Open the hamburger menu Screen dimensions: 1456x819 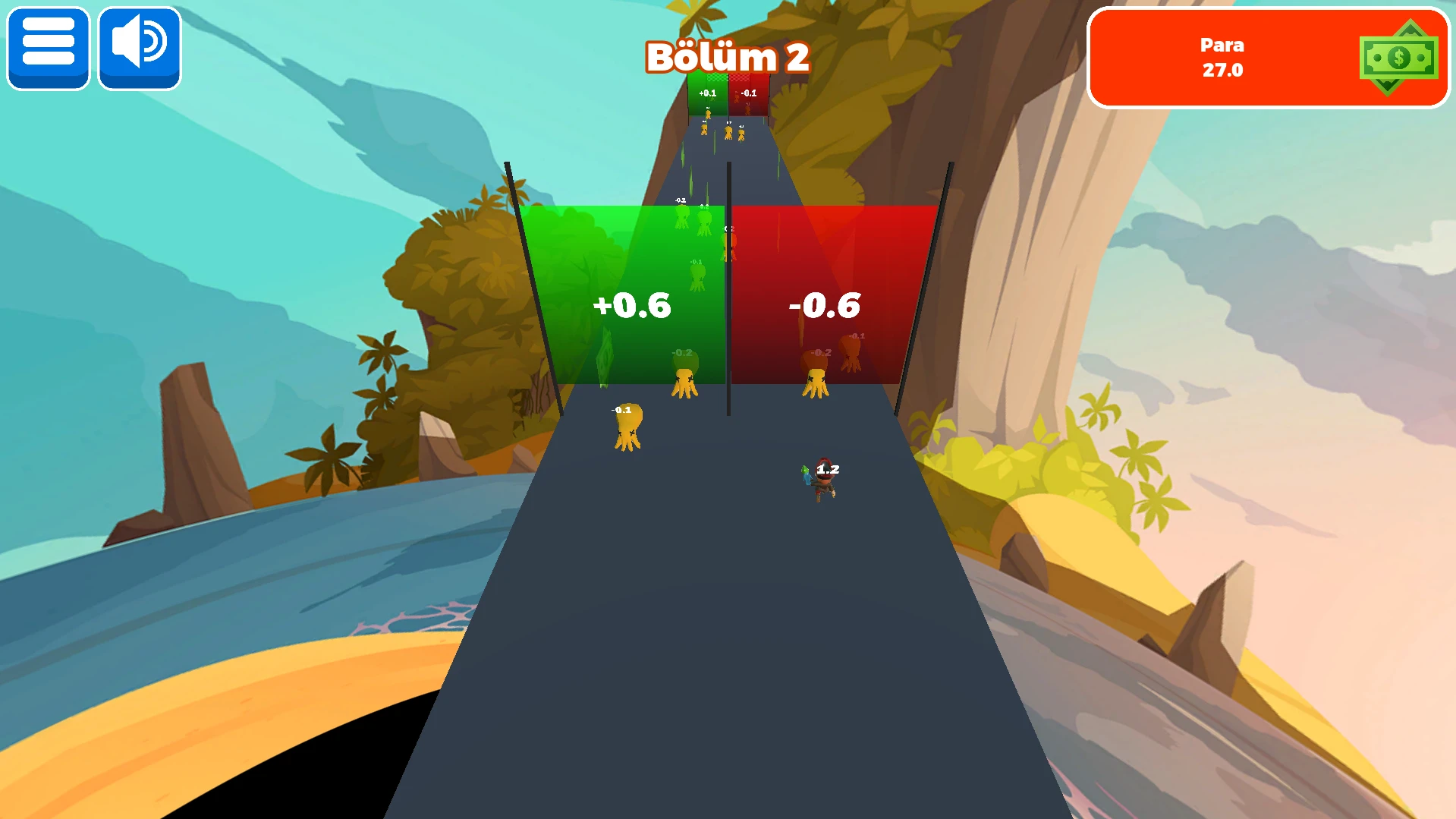coord(49,48)
